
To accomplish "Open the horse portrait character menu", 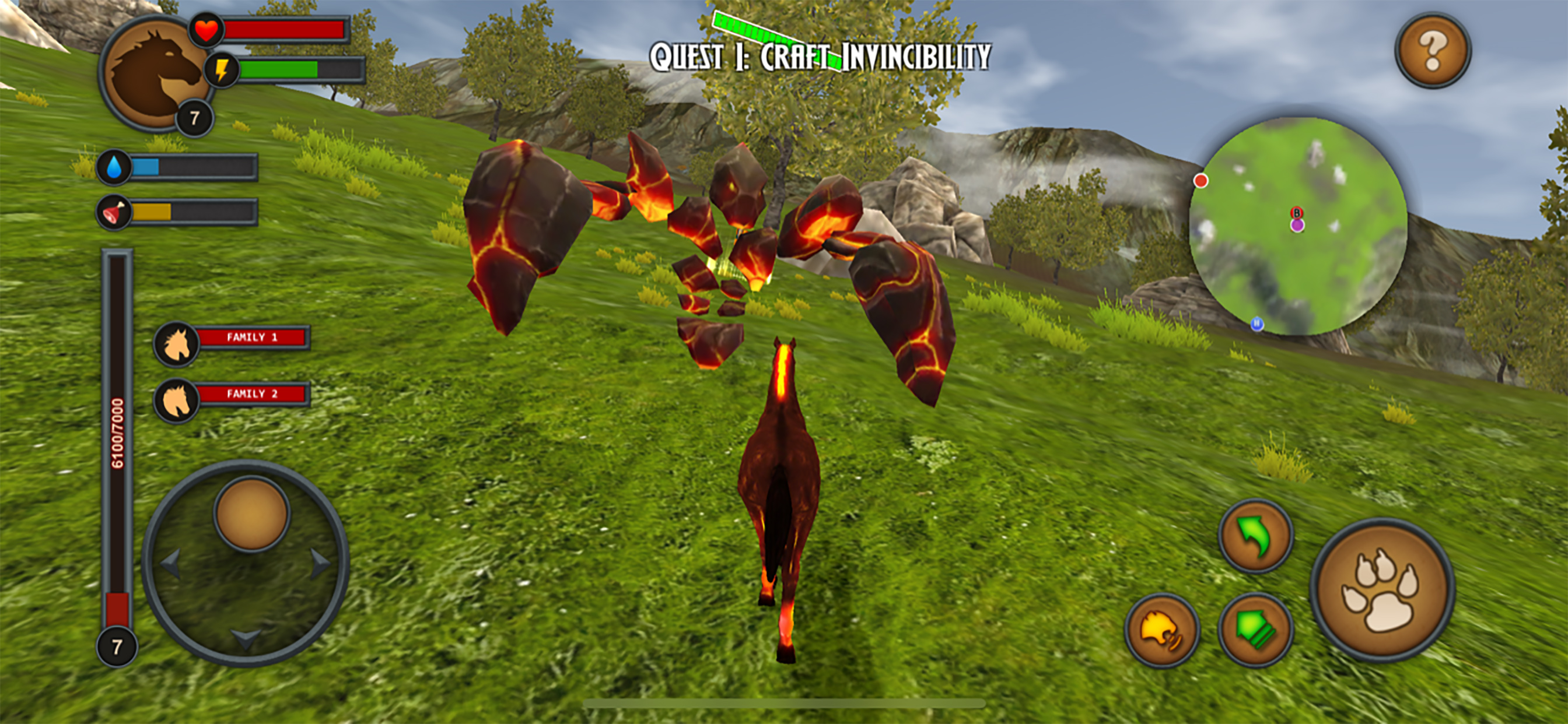I will point(155,73).
